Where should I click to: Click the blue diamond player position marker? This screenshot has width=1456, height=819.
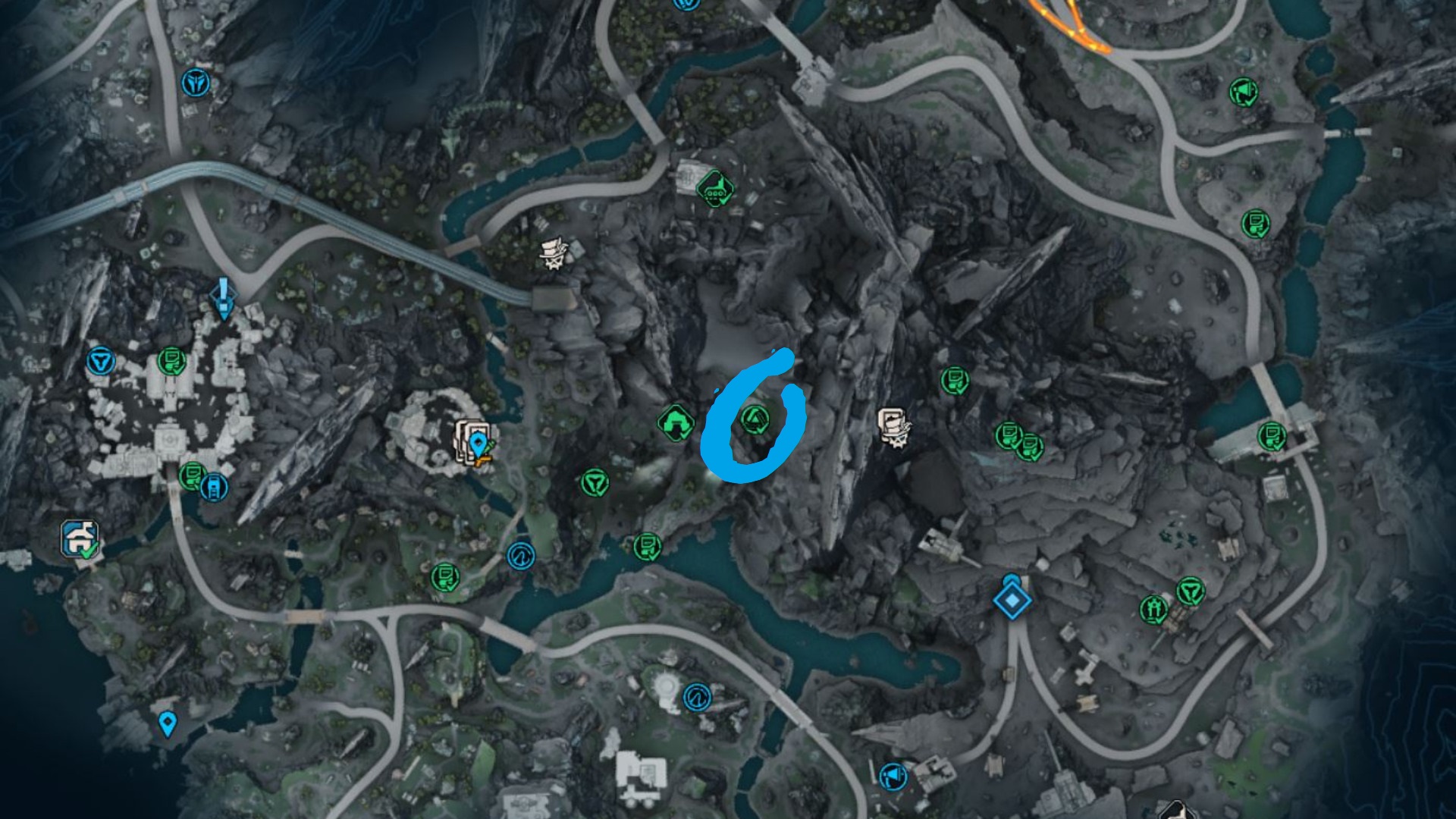tap(1012, 601)
